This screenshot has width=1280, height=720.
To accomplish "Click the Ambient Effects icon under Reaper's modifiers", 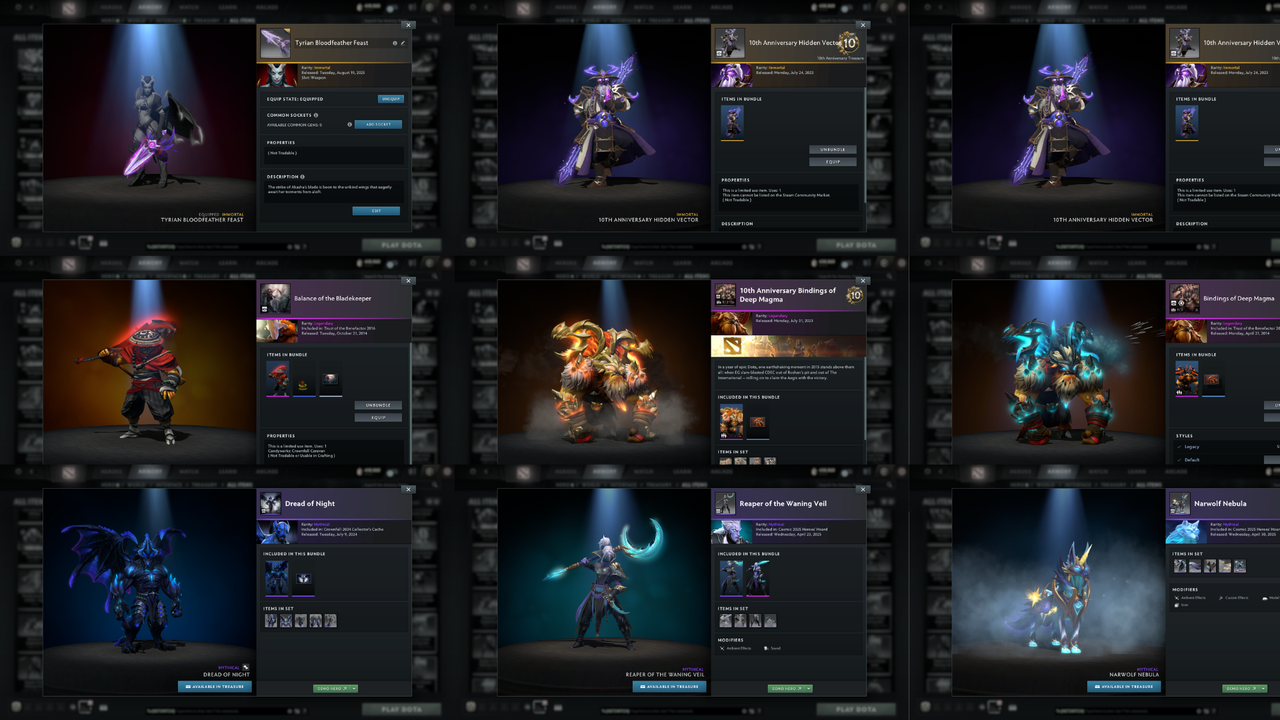I will (x=722, y=648).
